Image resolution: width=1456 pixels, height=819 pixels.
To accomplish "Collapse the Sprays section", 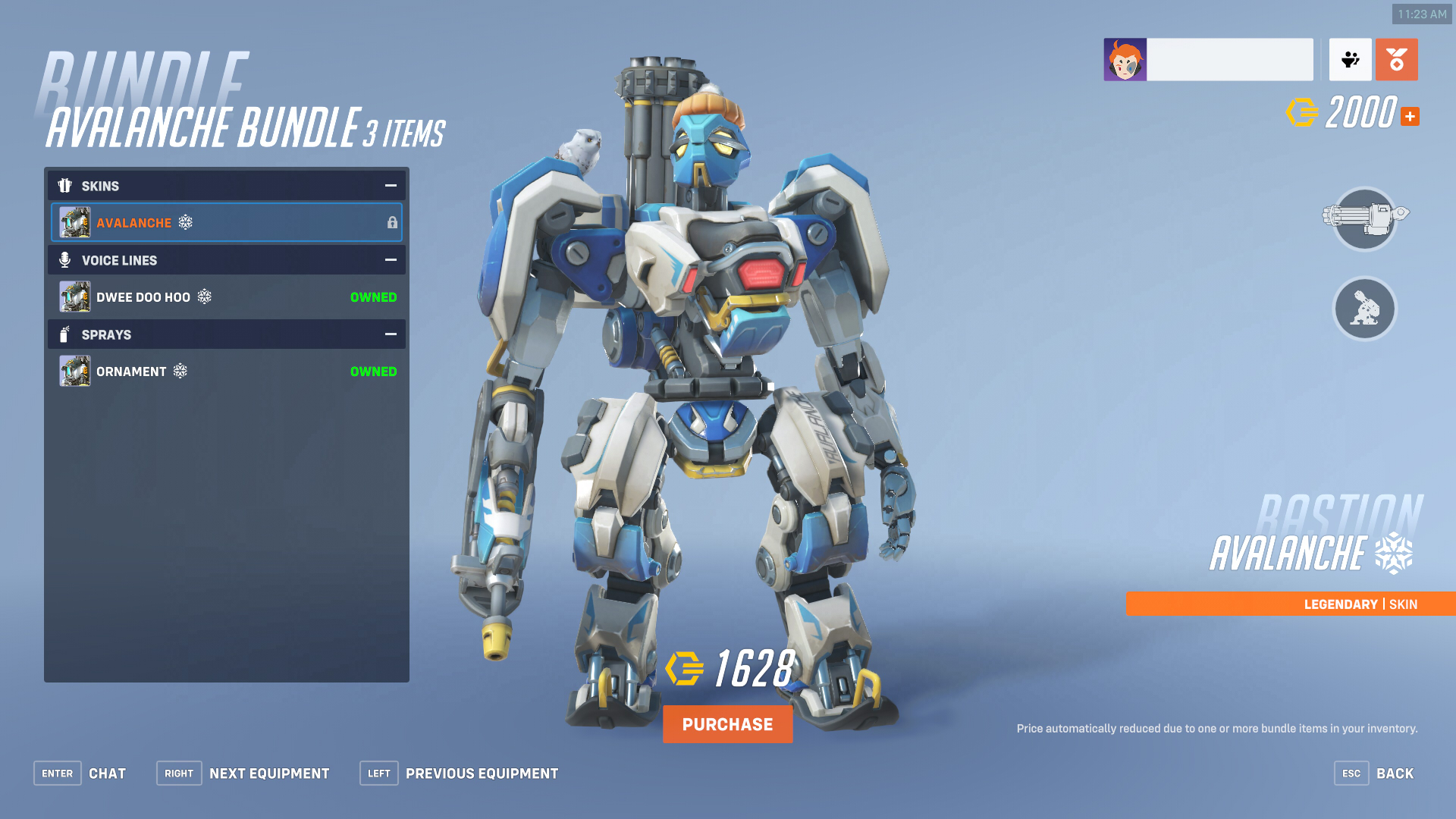I will click(x=390, y=334).
